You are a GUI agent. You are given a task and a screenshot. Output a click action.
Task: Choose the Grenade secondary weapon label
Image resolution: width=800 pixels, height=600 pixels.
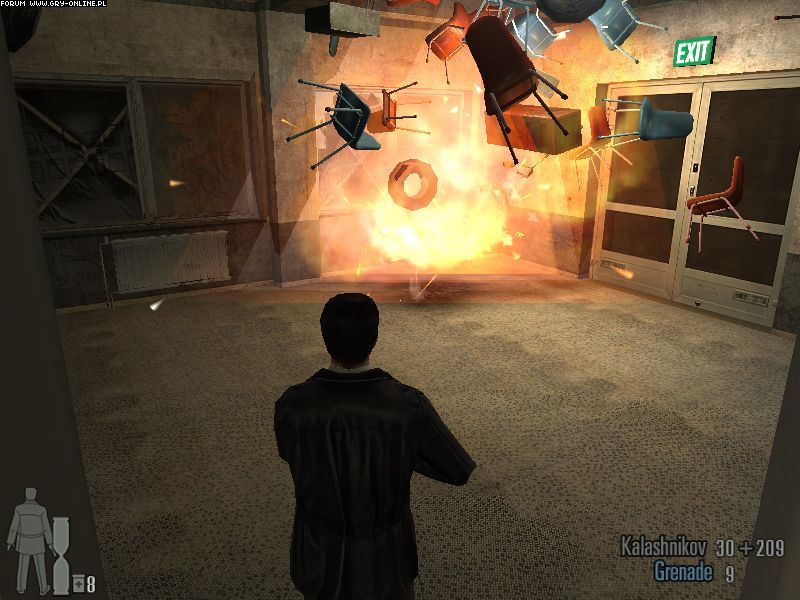(684, 572)
